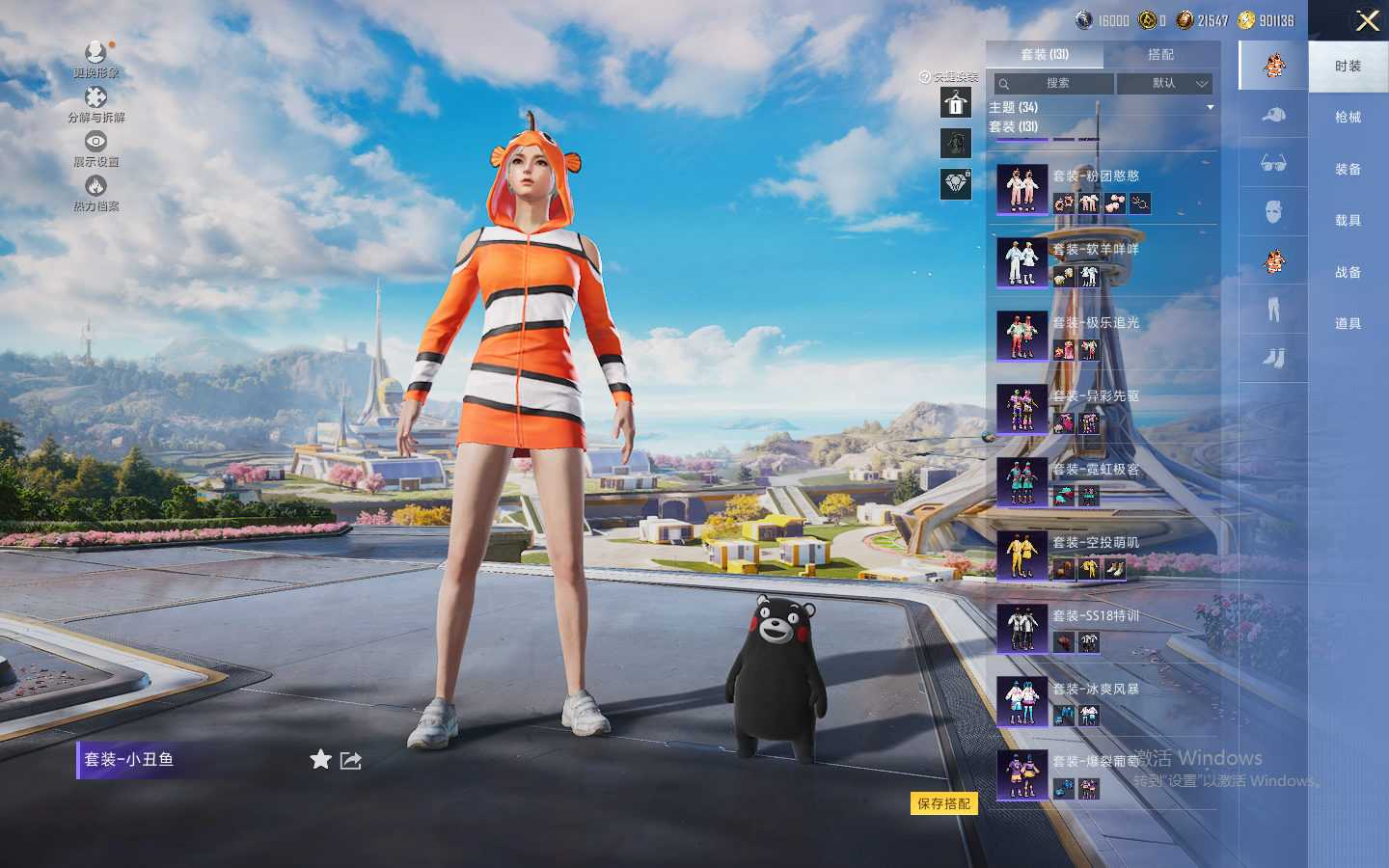The image size is (1389, 868).
Task: Close the wardrobe screen with the X
Action: 1367,20
